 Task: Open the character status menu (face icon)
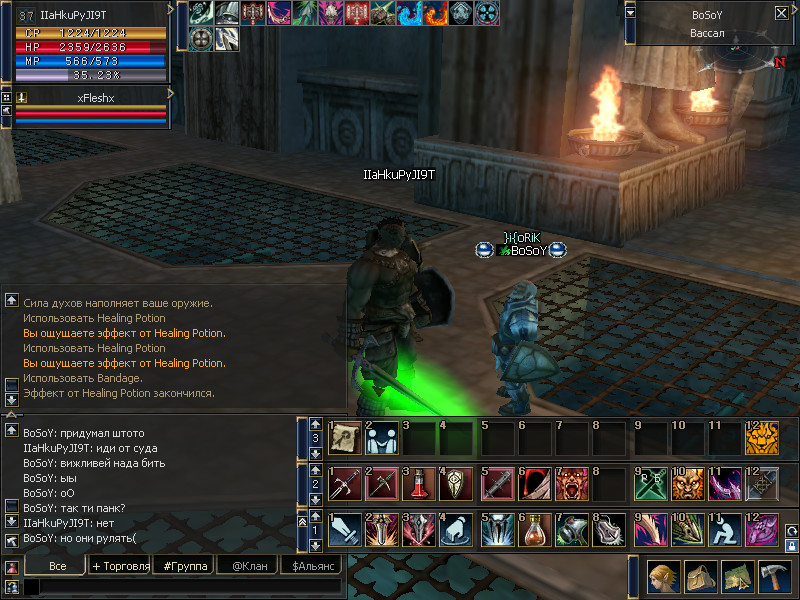tap(664, 577)
